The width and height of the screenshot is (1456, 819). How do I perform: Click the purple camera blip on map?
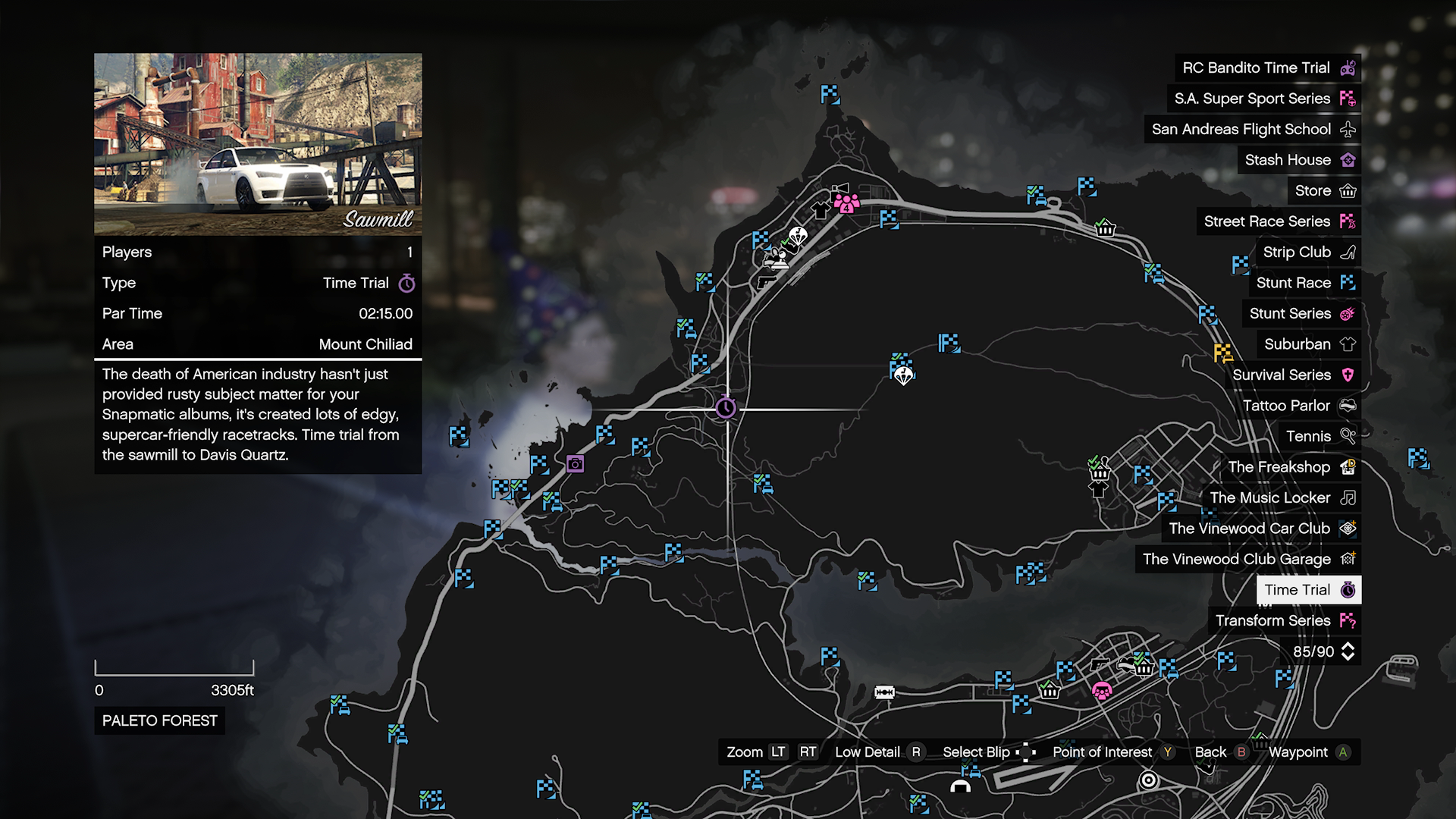click(x=576, y=463)
